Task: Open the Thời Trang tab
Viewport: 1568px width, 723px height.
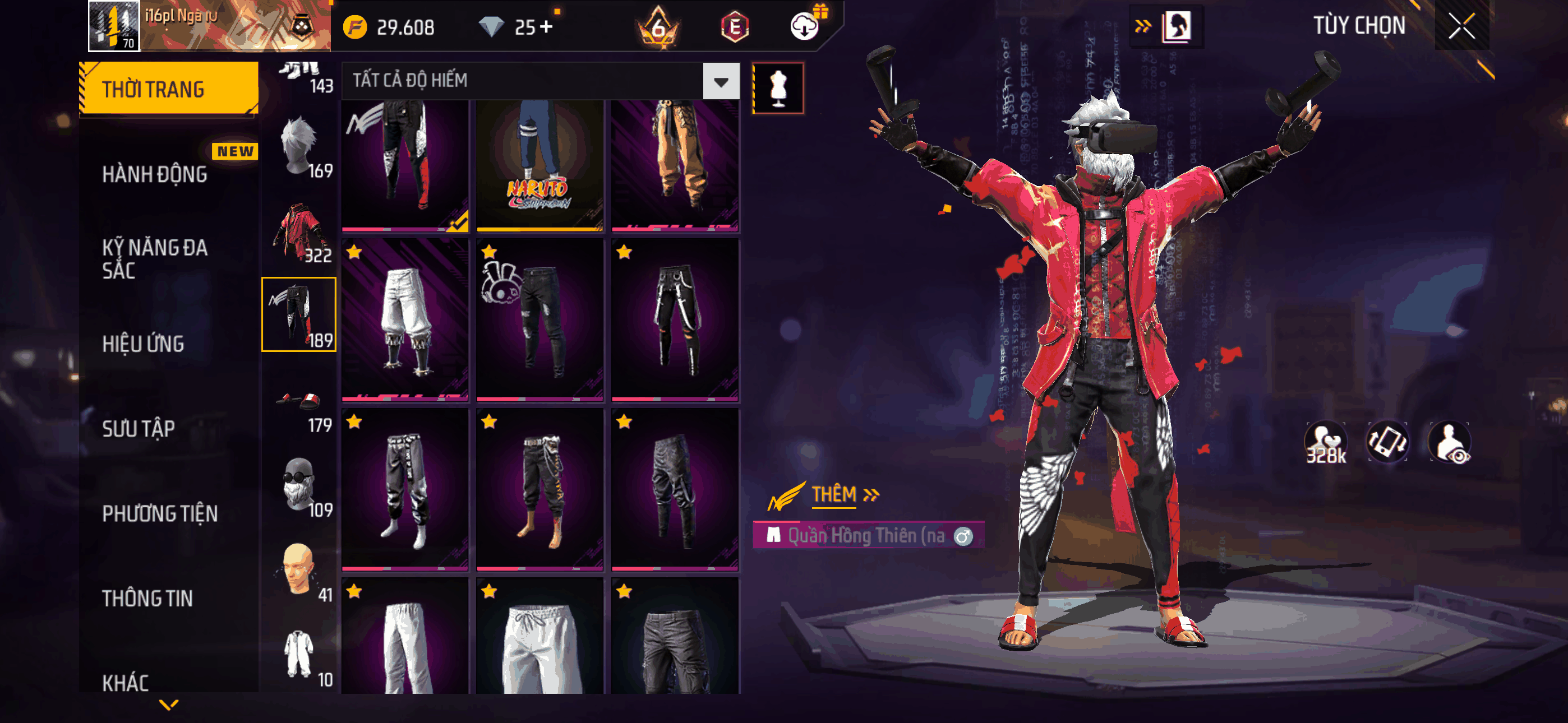Action: point(169,89)
